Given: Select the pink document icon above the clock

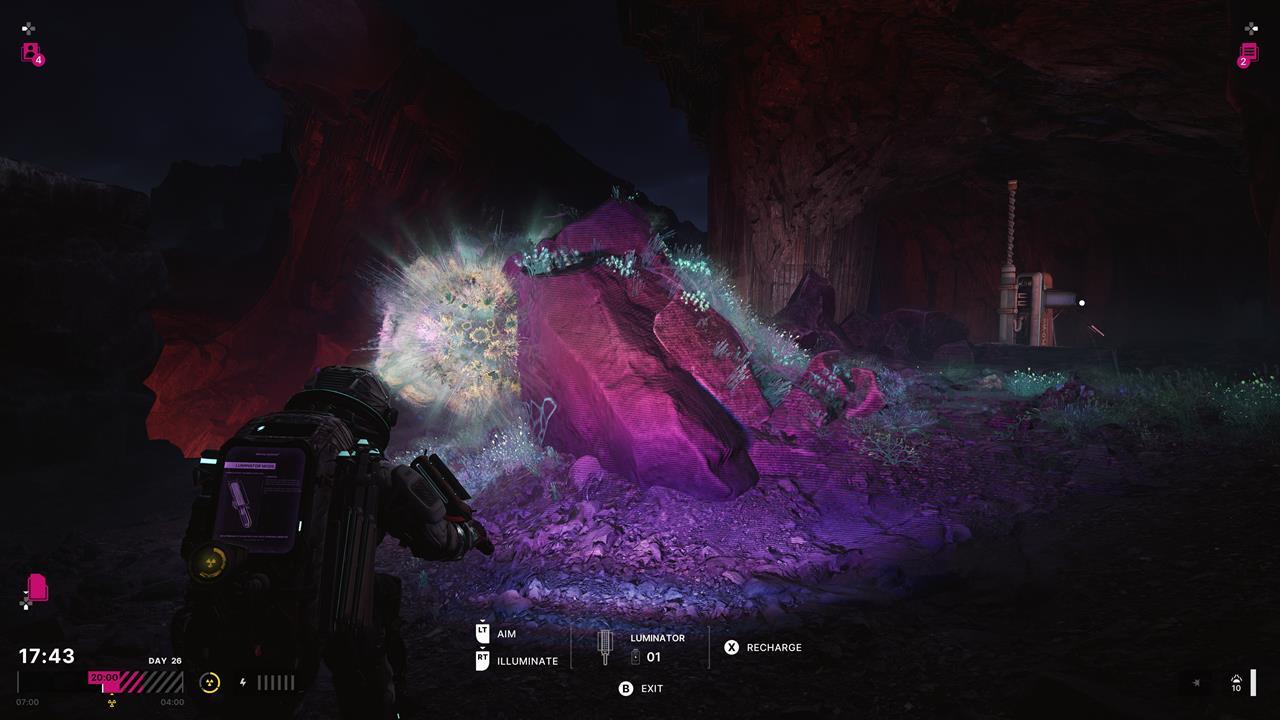Looking at the screenshot, I should [x=37, y=586].
